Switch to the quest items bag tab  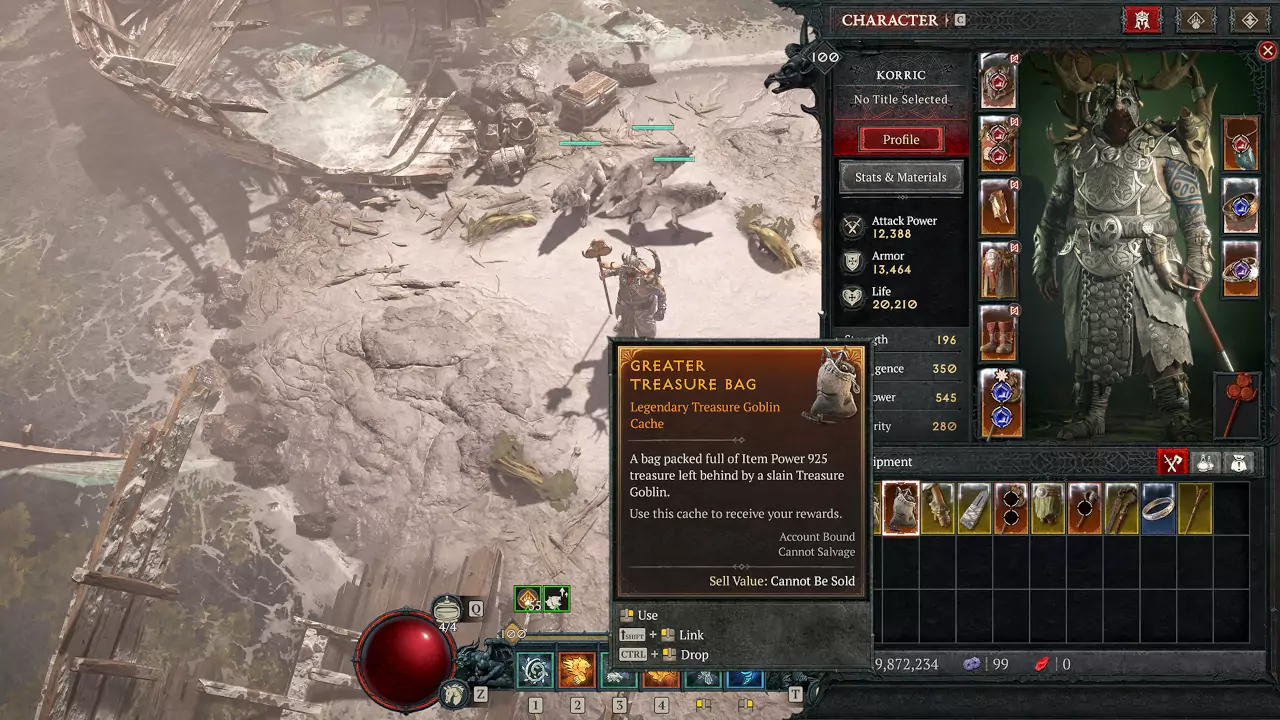pyautogui.click(x=1239, y=462)
